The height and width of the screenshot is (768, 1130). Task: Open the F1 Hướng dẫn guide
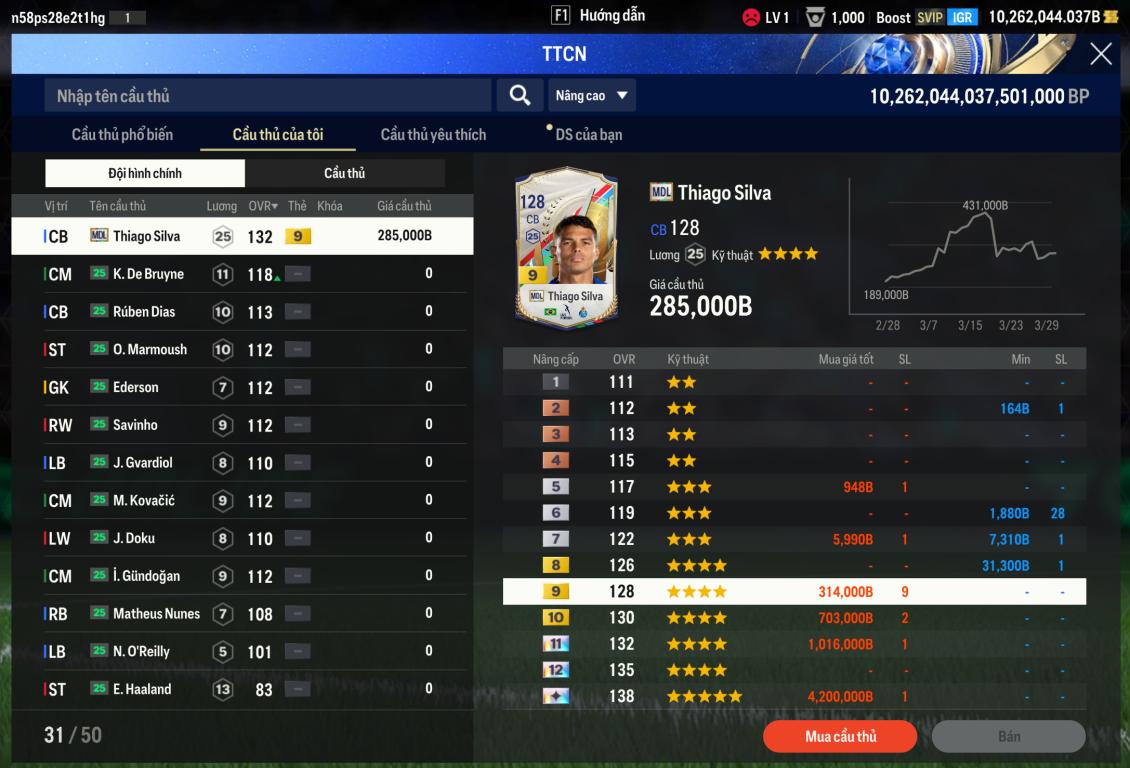(x=598, y=16)
